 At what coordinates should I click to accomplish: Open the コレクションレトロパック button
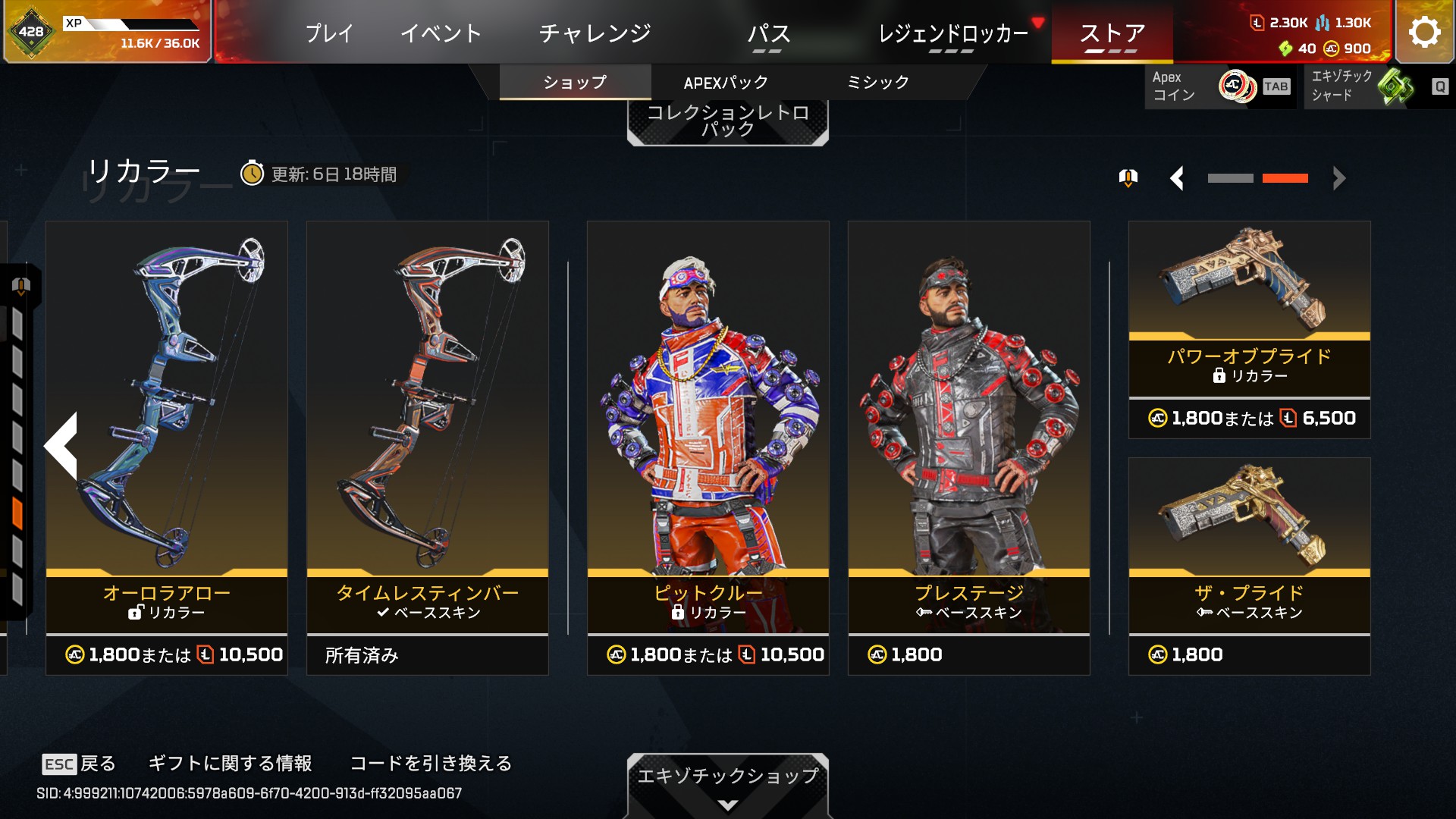tap(727, 121)
